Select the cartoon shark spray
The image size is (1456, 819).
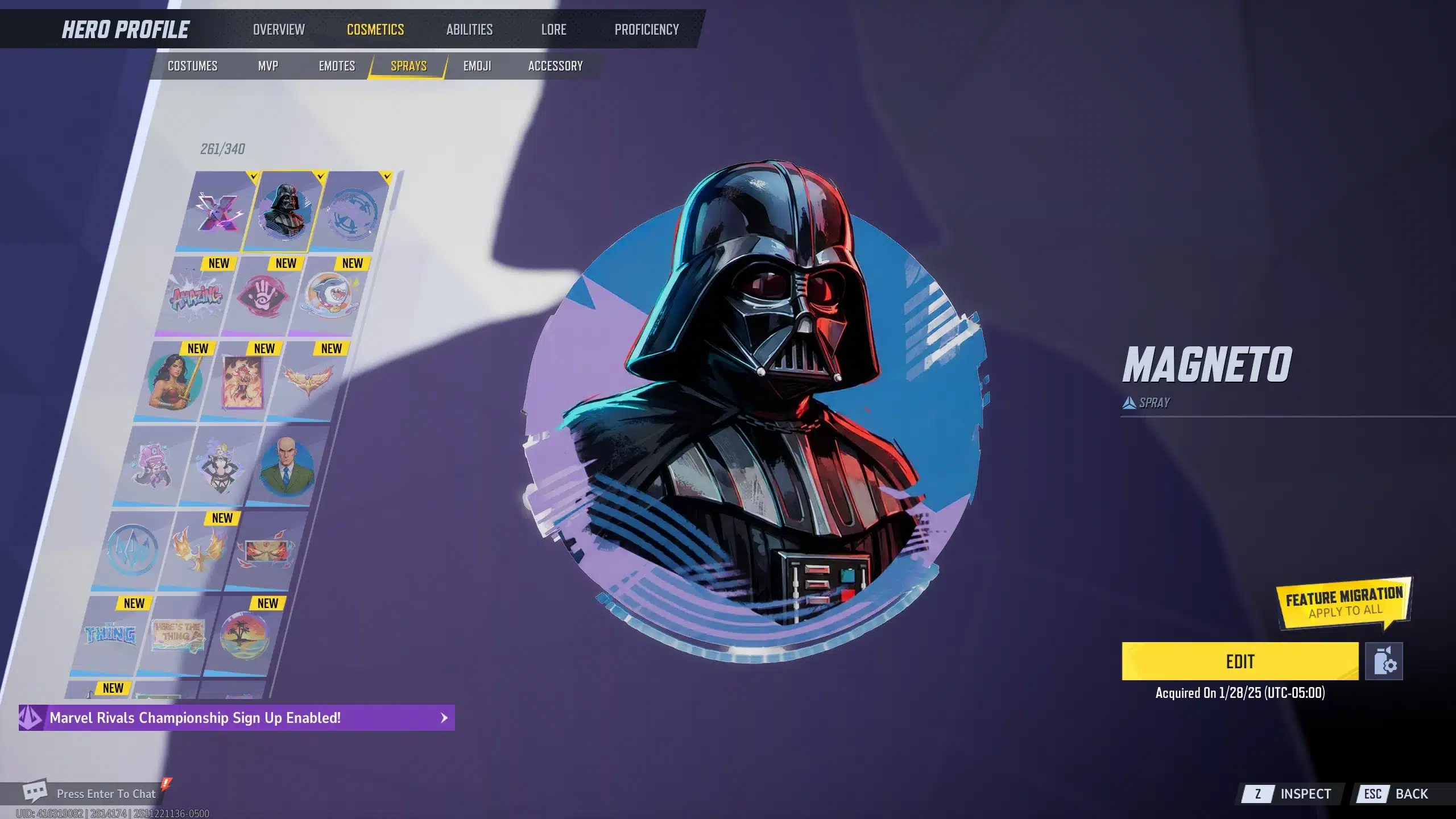[330, 296]
